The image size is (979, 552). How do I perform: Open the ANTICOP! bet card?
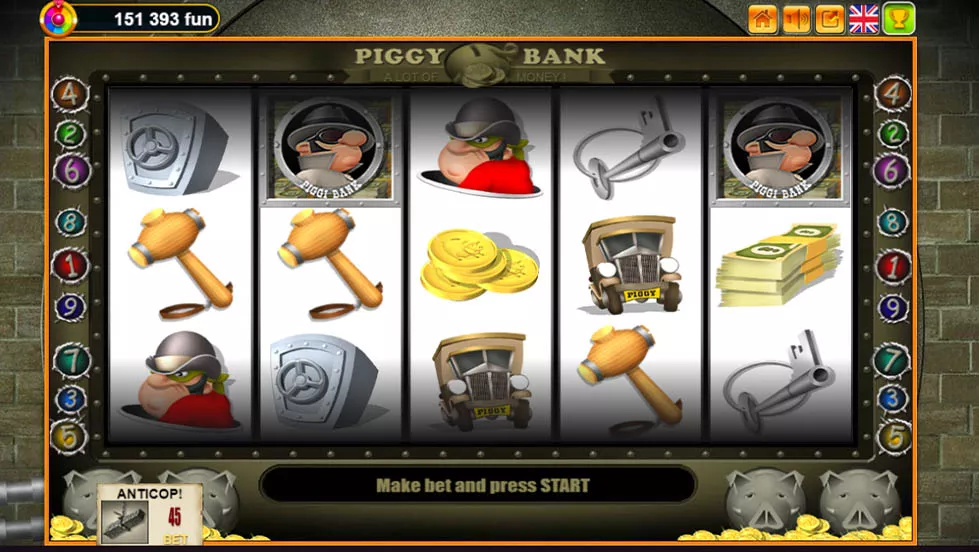150,515
